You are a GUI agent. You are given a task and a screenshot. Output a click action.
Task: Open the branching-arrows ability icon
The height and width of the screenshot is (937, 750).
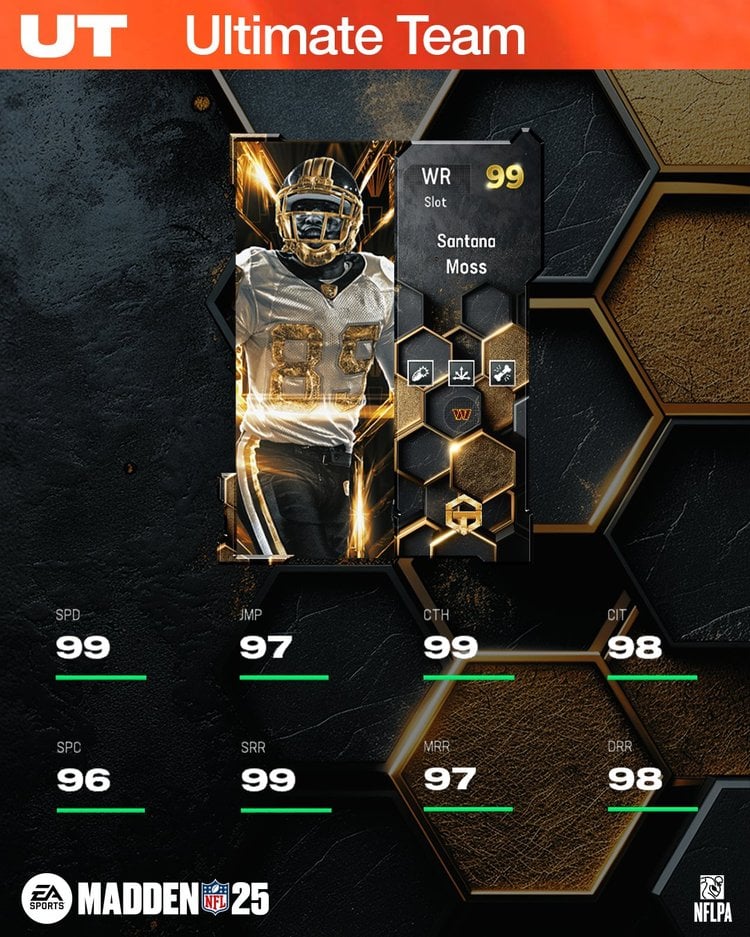[461, 374]
